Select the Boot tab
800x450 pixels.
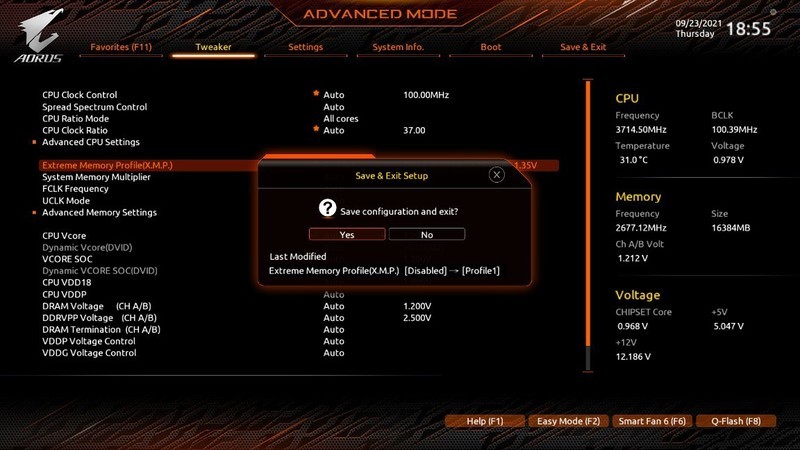point(491,47)
